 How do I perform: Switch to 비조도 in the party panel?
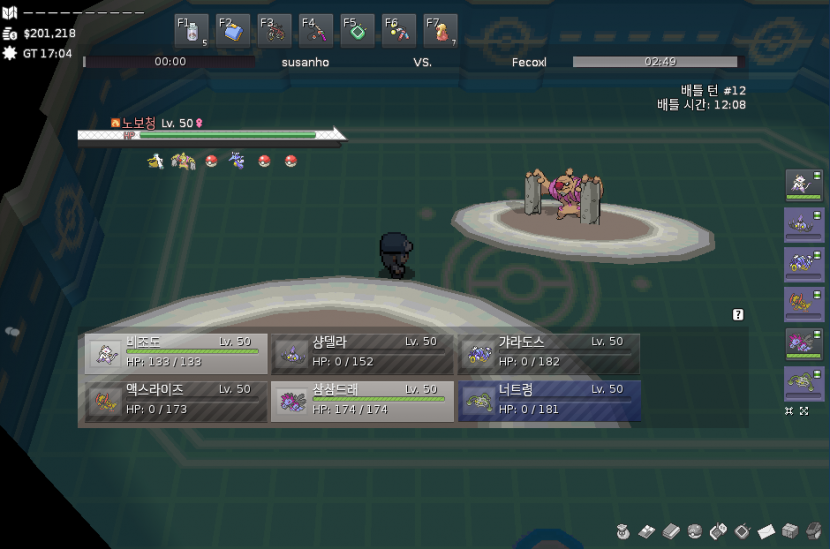coord(176,354)
